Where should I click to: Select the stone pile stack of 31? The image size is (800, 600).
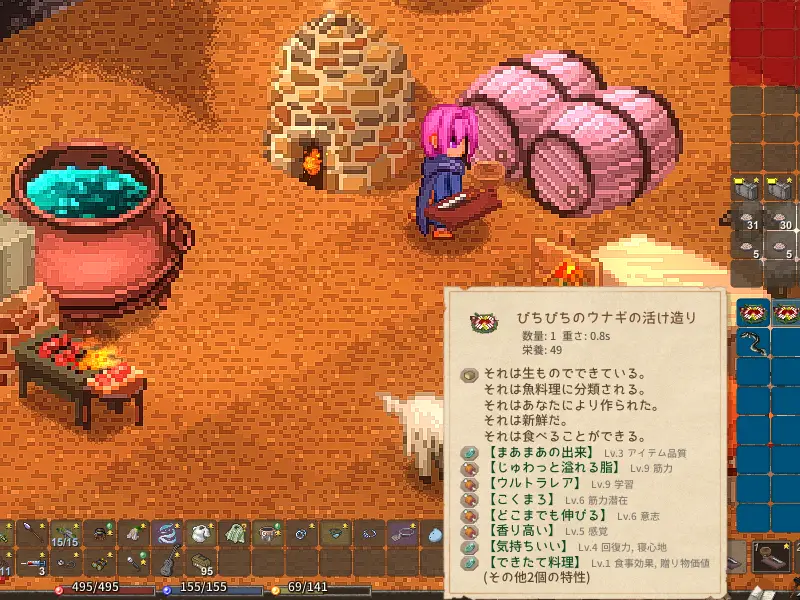point(751,221)
